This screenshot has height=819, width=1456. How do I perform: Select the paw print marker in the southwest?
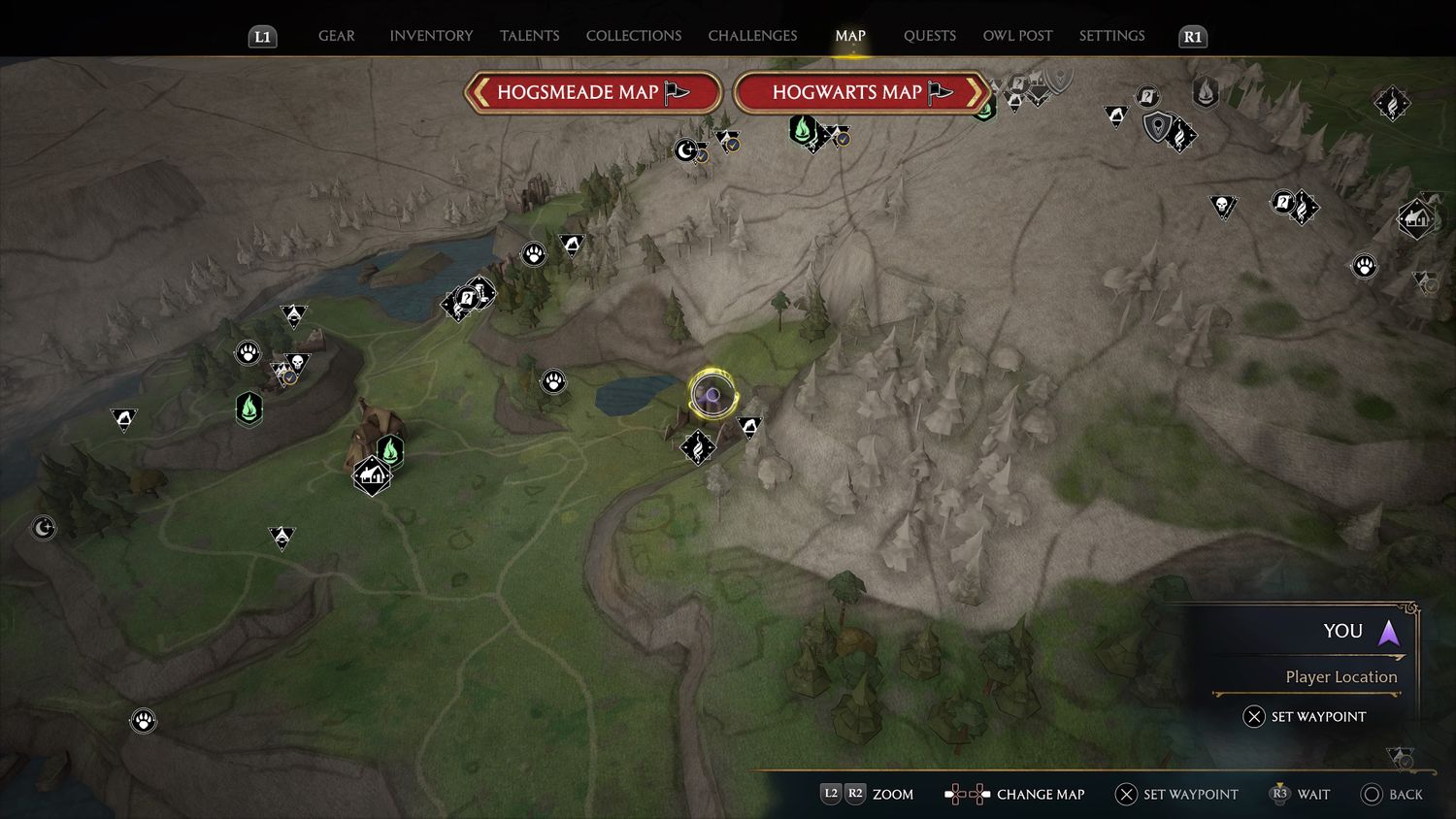tap(144, 721)
